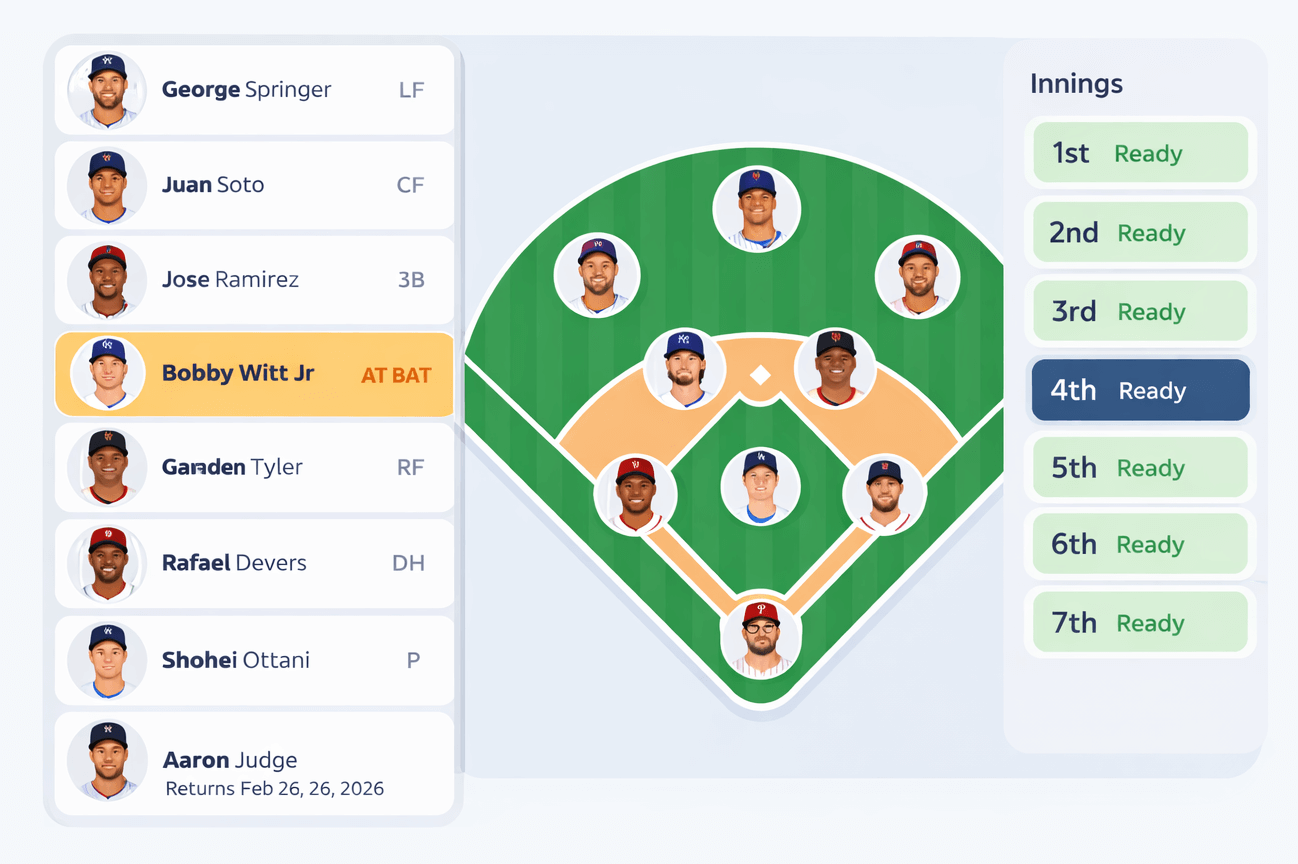Screen dimensions: 1298x864
Task: Select the Bobby Witt Jr highlighted row
Action: 254,374
